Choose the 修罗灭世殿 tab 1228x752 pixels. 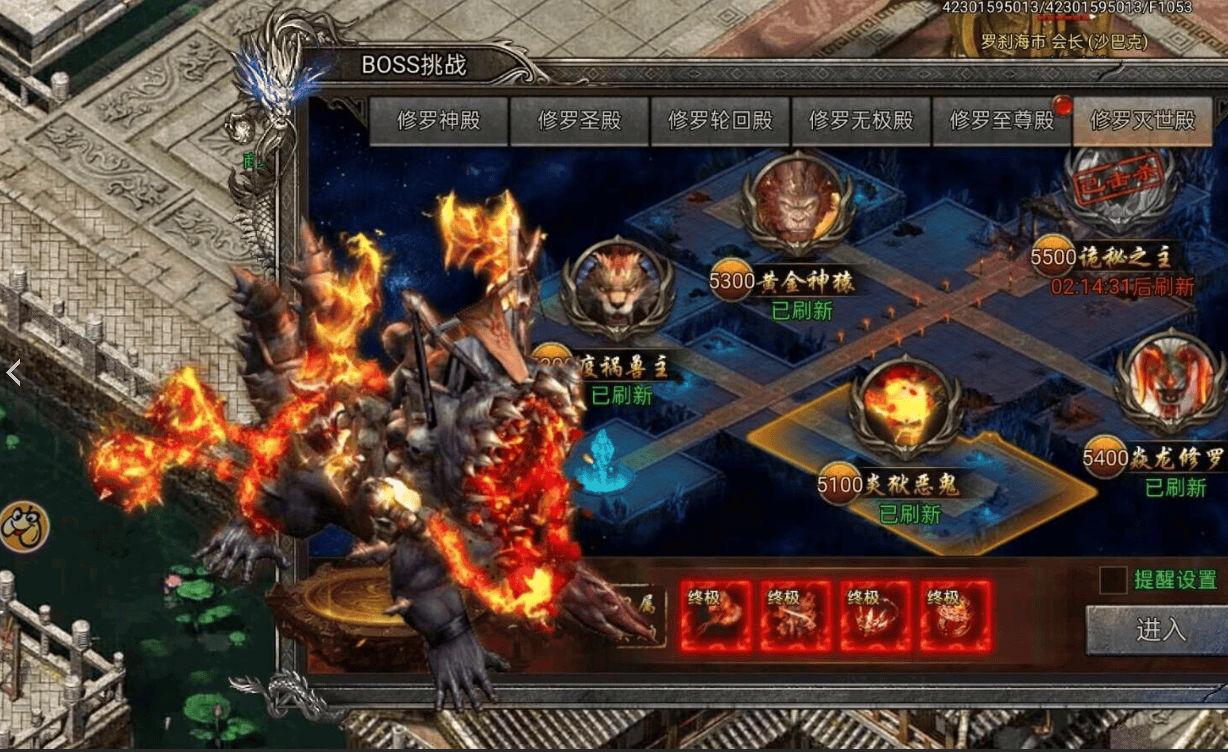pyautogui.click(x=1142, y=121)
